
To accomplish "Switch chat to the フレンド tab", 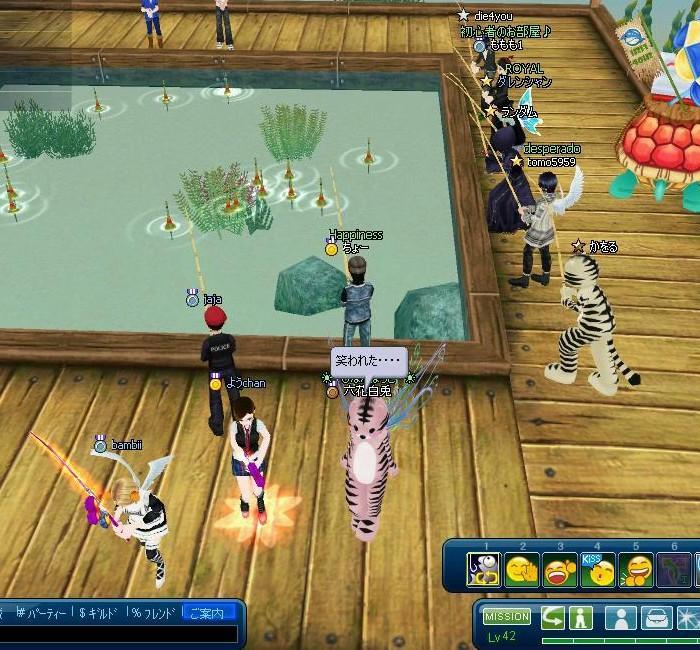I will 152,612.
